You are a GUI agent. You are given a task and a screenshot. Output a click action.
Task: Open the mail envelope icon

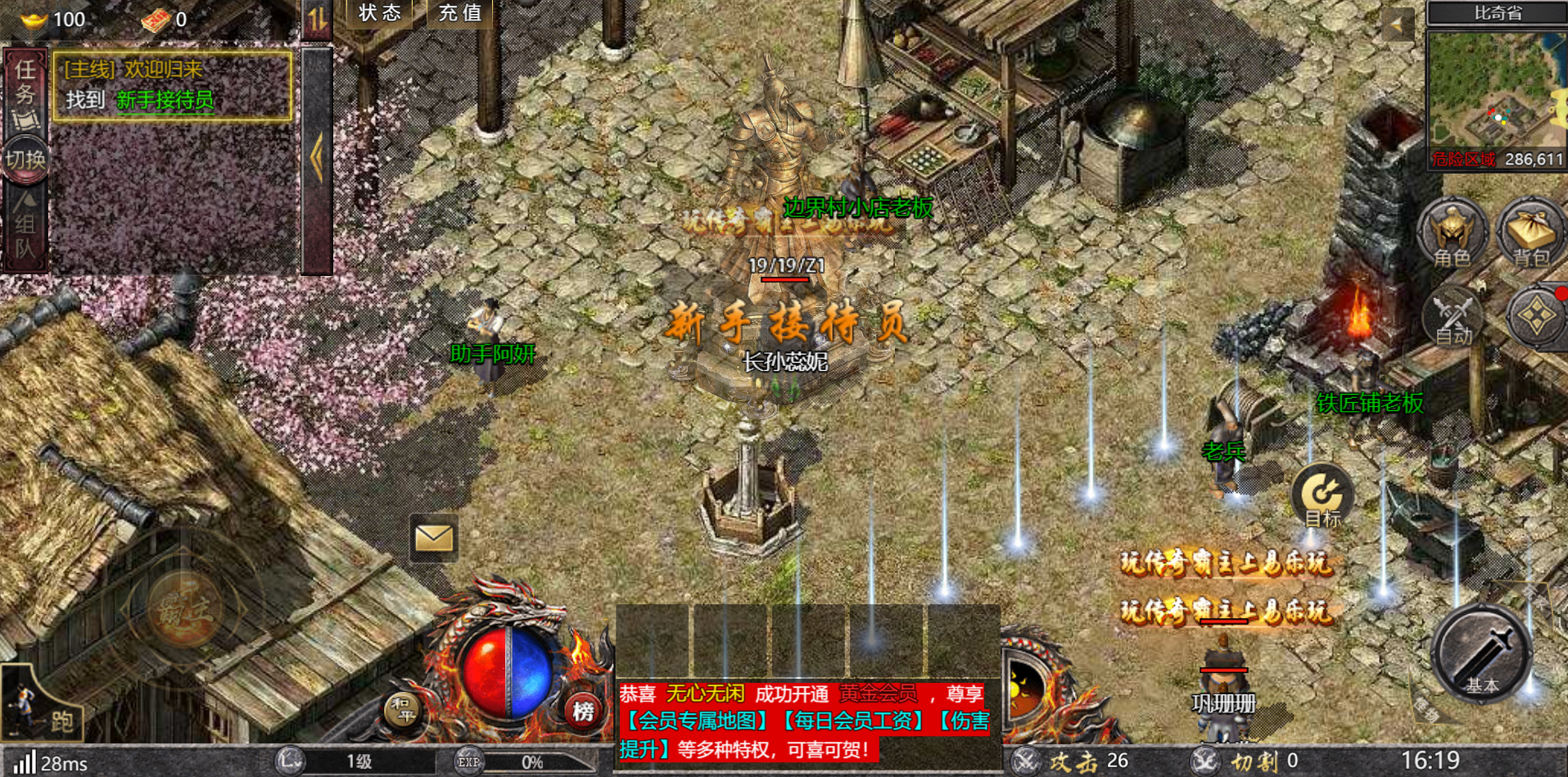[x=433, y=538]
